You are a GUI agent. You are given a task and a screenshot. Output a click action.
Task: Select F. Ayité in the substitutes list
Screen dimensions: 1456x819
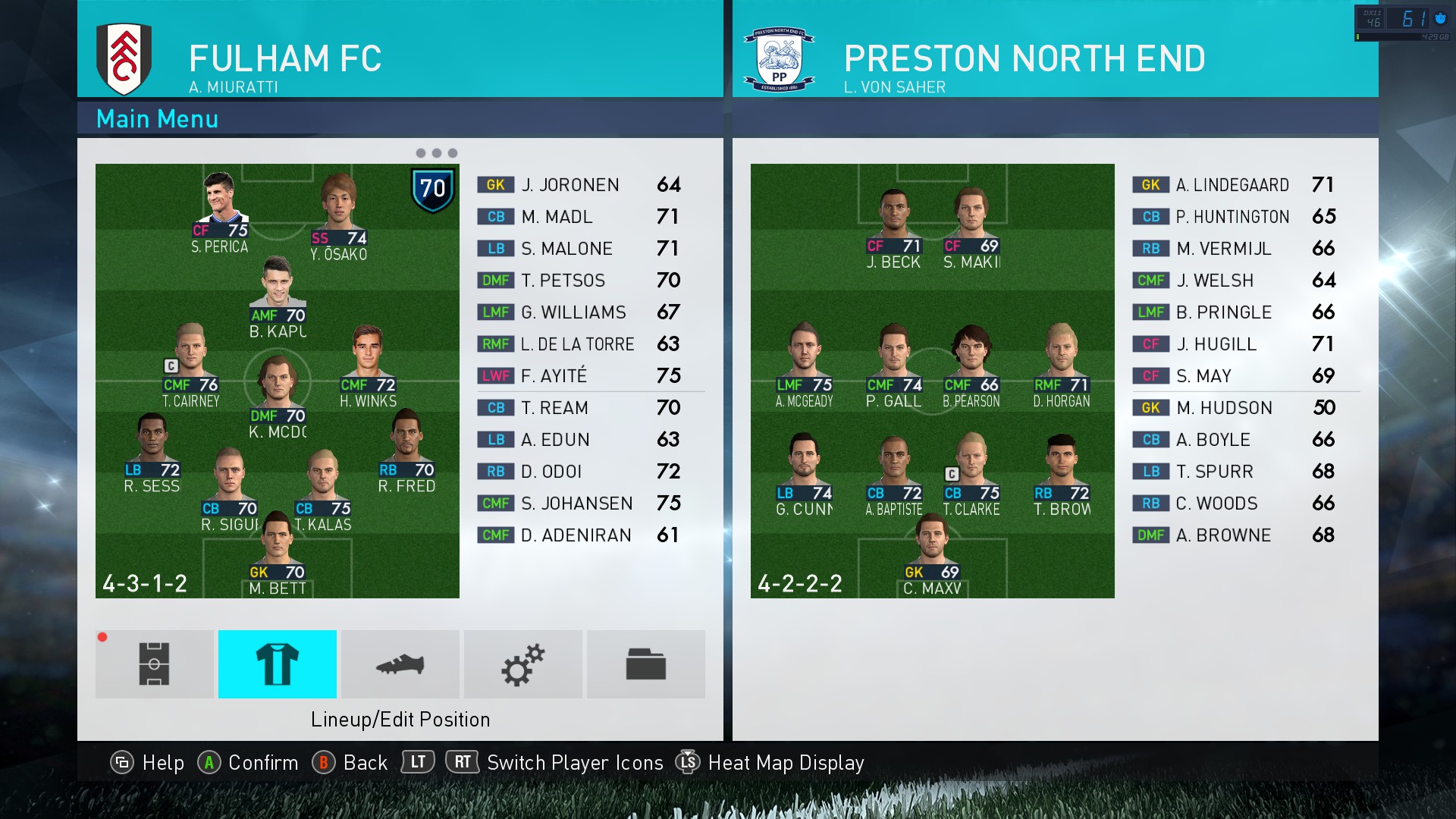pos(579,376)
